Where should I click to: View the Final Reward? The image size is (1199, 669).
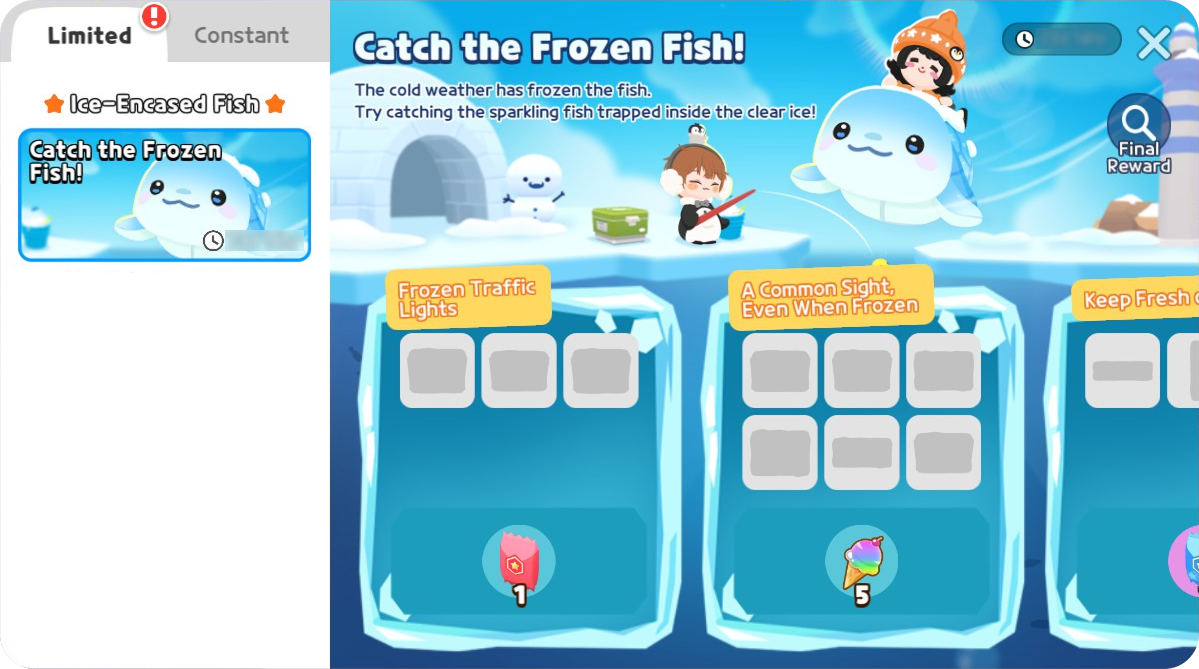[1138, 133]
